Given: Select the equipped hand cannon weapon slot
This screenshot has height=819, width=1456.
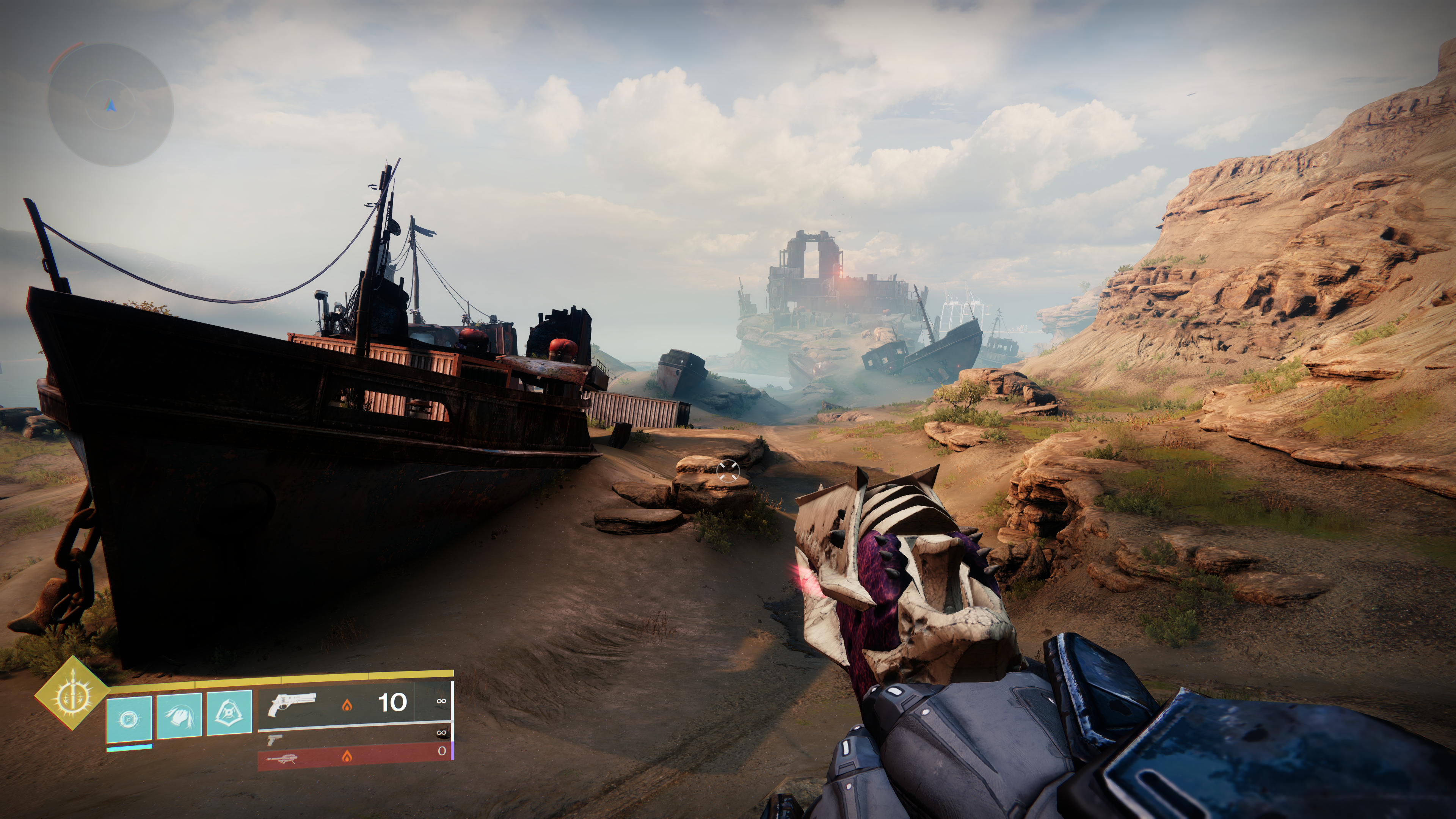Looking at the screenshot, I should [x=336, y=704].
